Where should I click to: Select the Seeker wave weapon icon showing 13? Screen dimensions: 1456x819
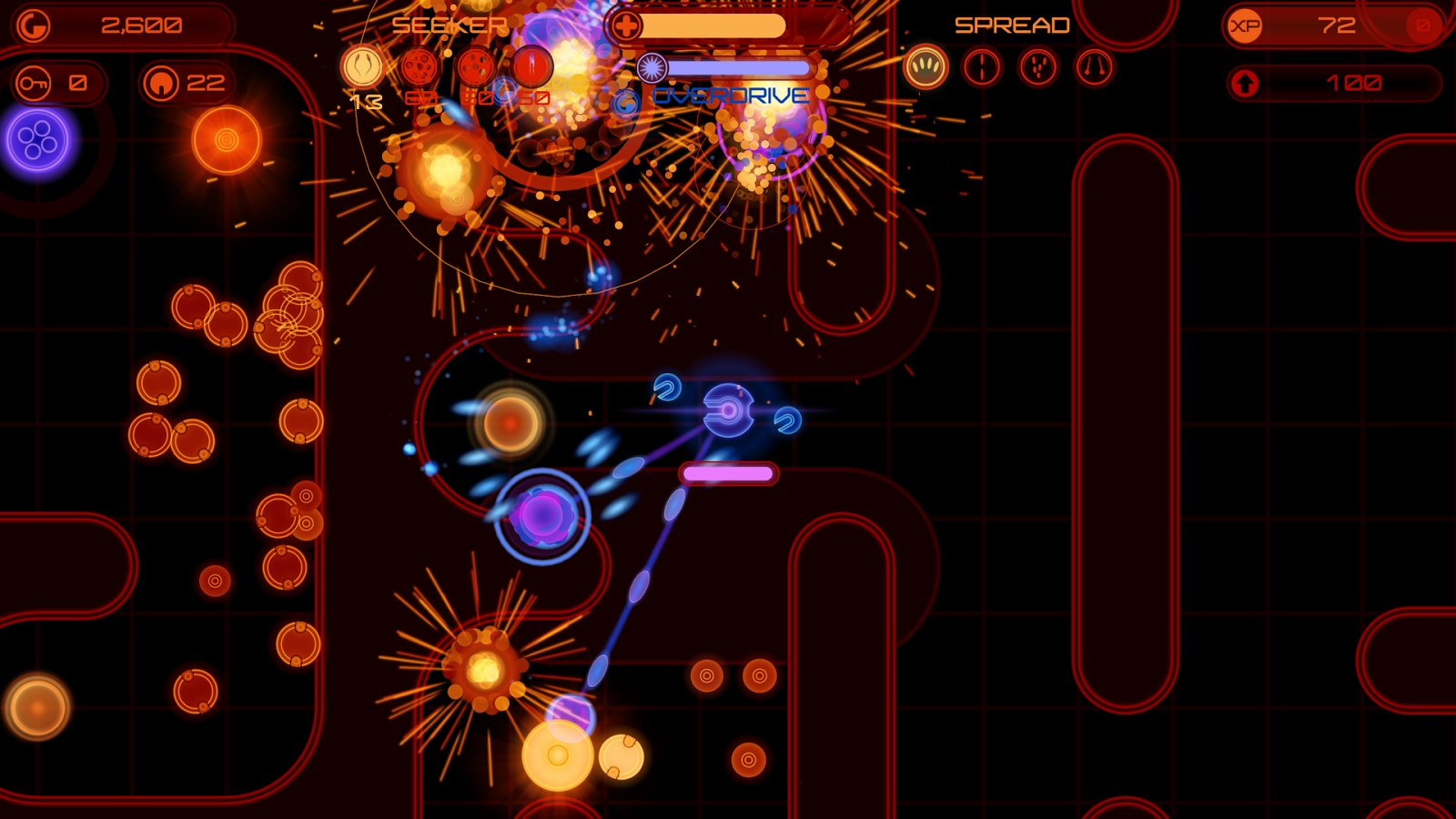pyautogui.click(x=364, y=66)
